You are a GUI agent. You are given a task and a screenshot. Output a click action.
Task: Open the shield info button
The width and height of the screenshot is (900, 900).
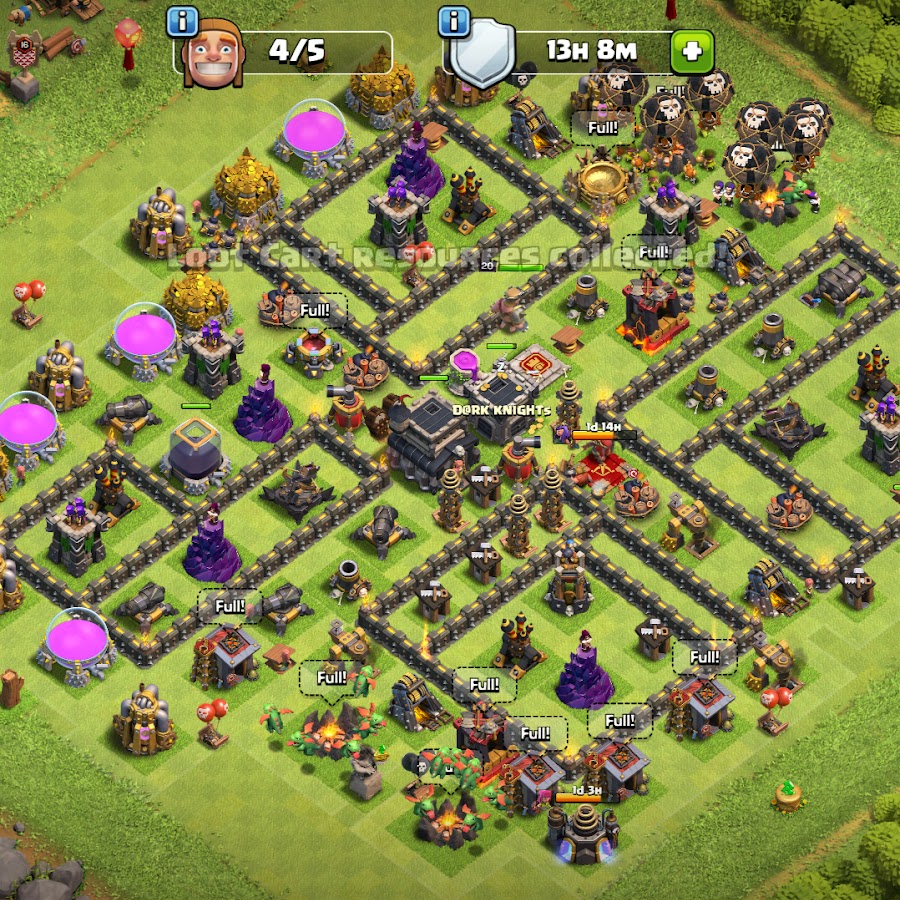pyautogui.click(x=454, y=20)
